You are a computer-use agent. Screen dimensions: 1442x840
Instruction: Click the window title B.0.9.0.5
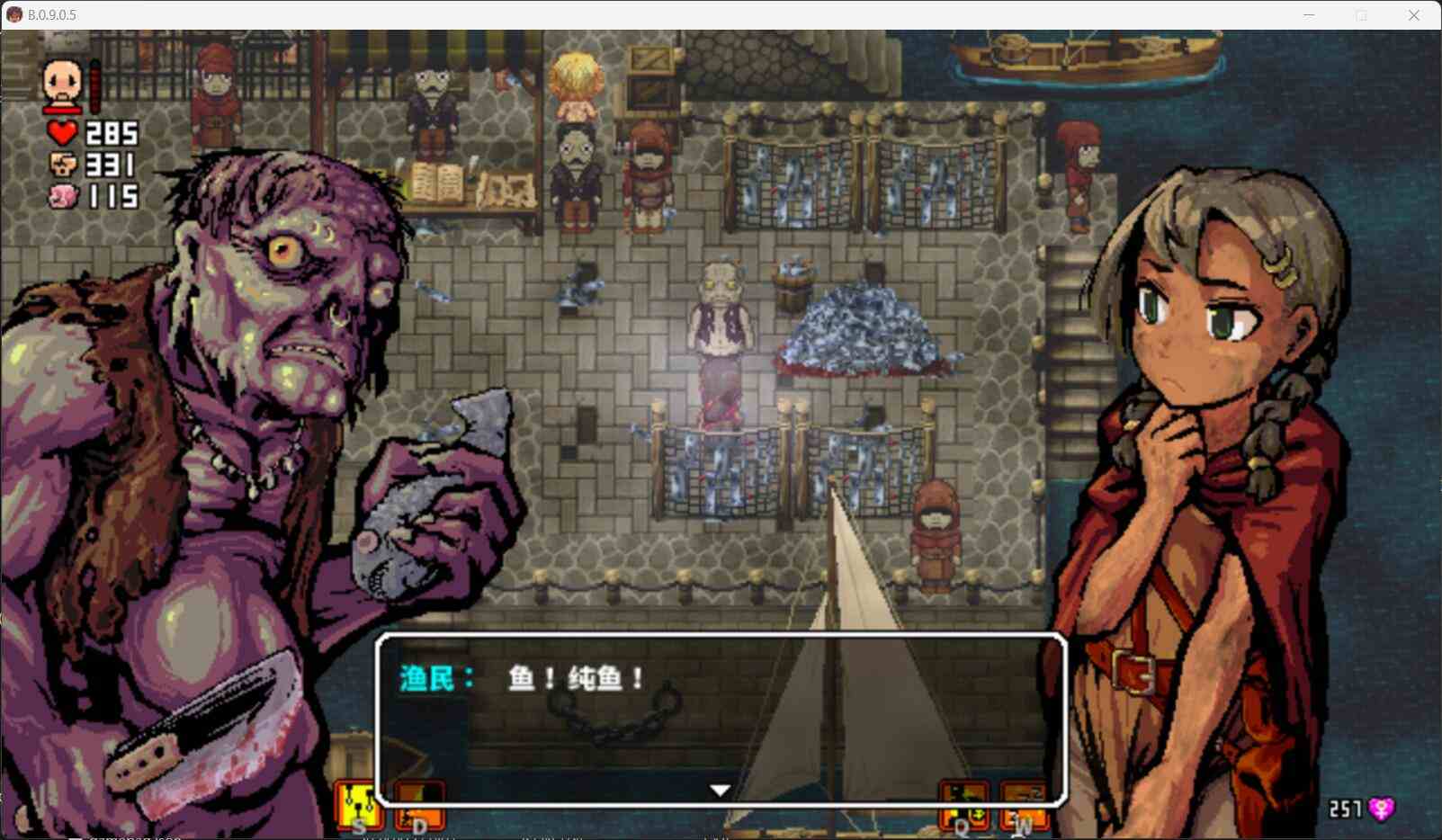[53, 14]
